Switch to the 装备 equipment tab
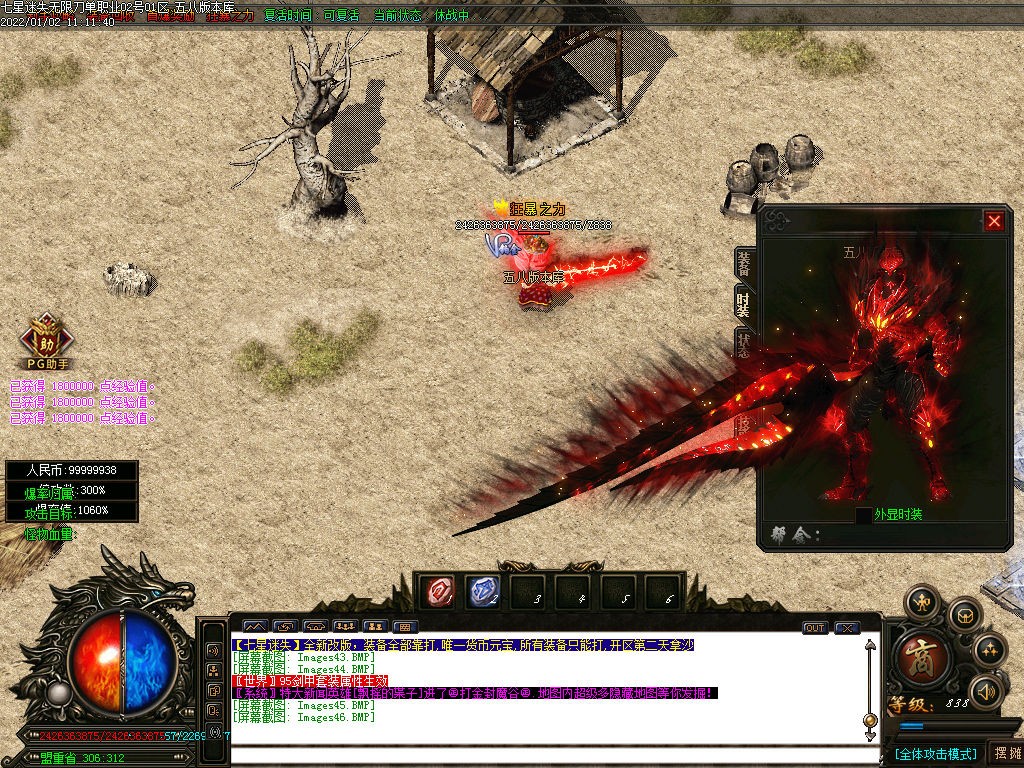1024x768 pixels. (744, 264)
